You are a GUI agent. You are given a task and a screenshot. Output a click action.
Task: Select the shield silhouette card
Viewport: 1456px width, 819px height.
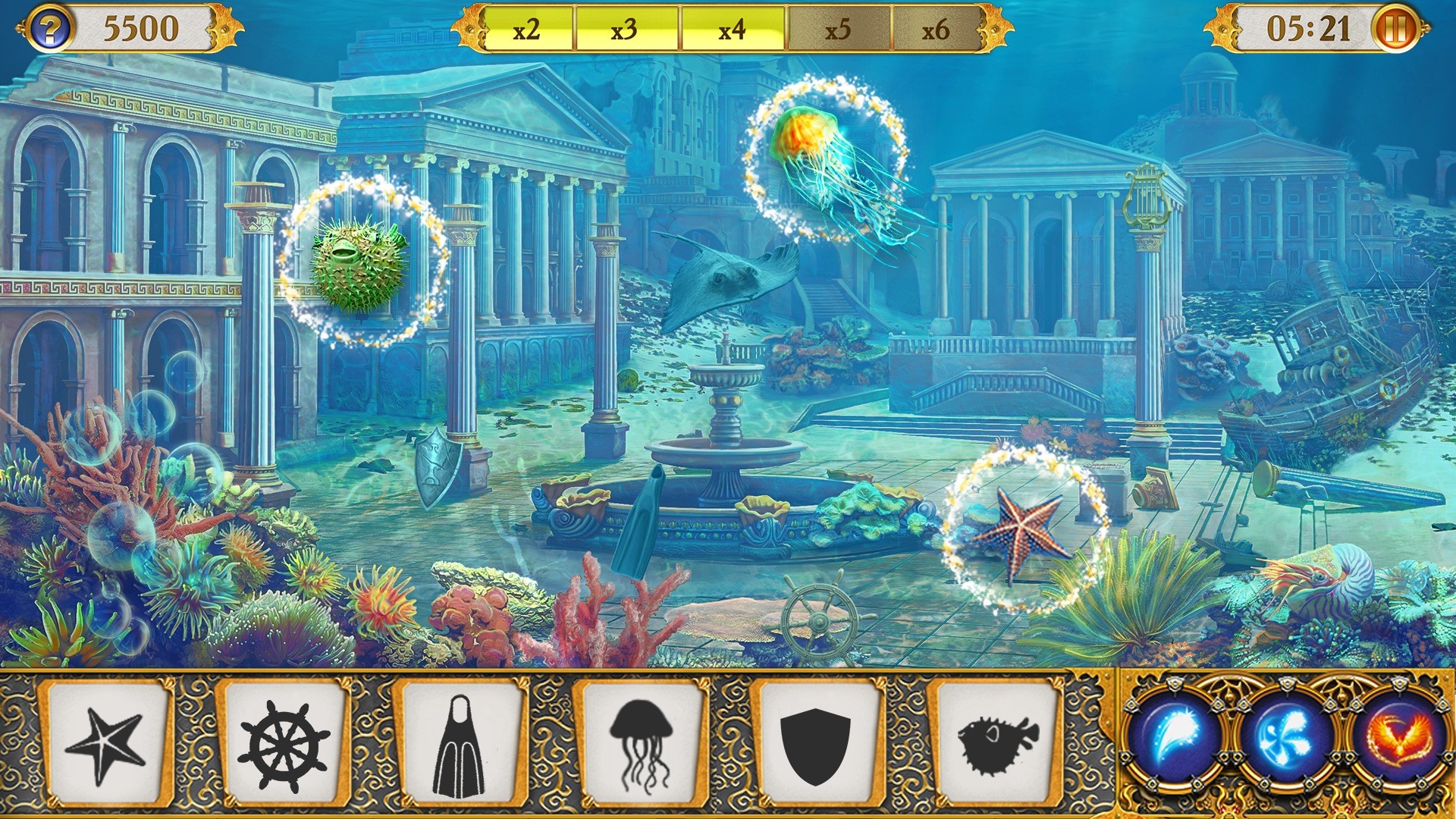(815, 747)
